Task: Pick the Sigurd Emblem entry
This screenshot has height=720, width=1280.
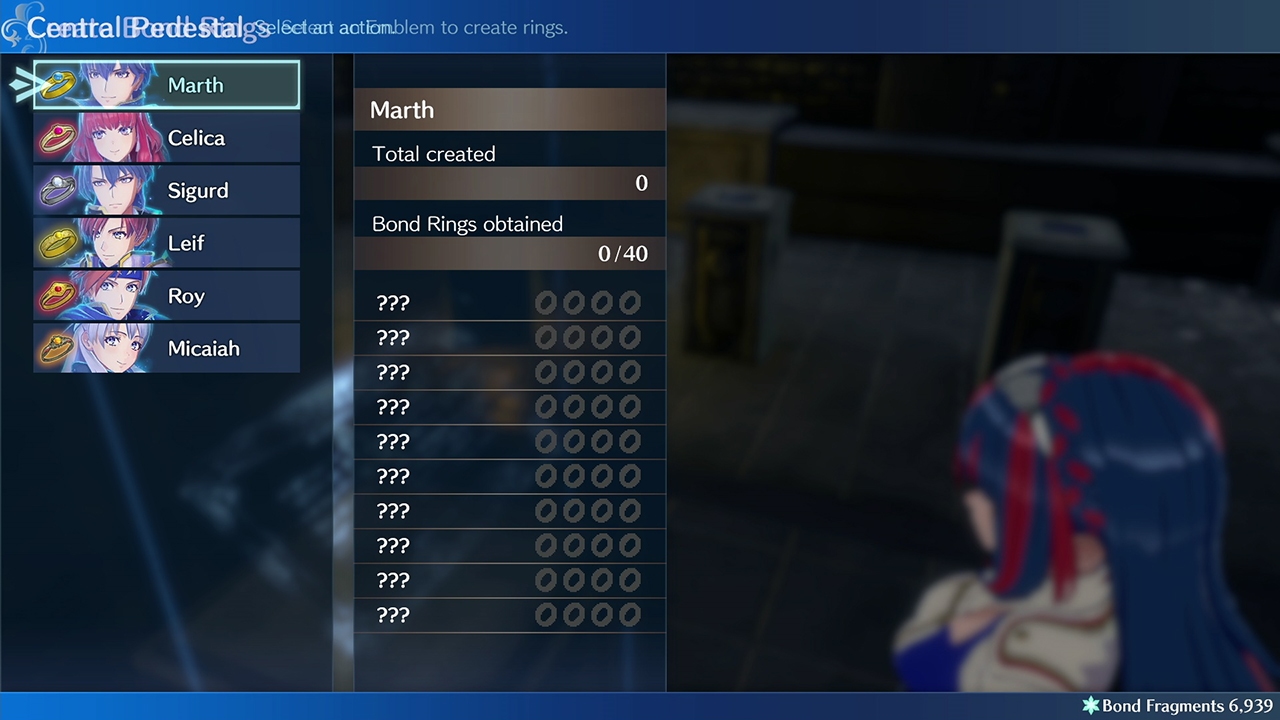Action: point(167,190)
